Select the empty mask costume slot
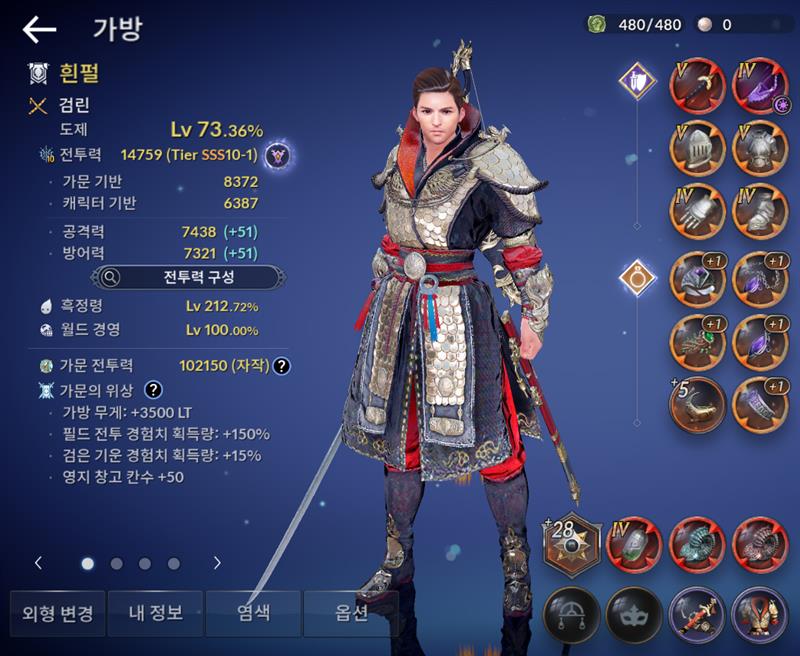Viewport: 800px width, 656px height. coord(635,612)
